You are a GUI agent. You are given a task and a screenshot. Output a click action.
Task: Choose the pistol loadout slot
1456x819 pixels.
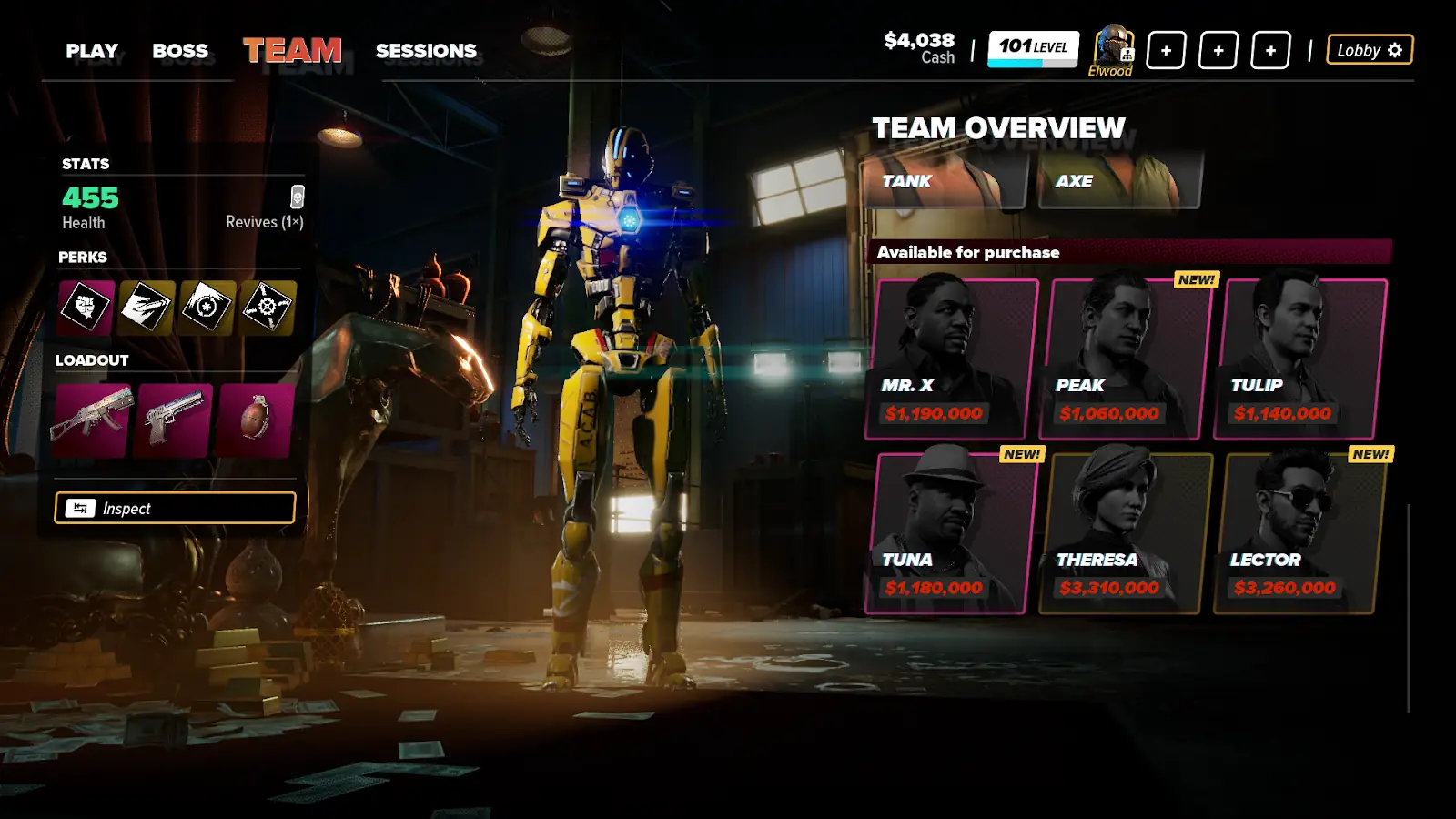point(173,420)
